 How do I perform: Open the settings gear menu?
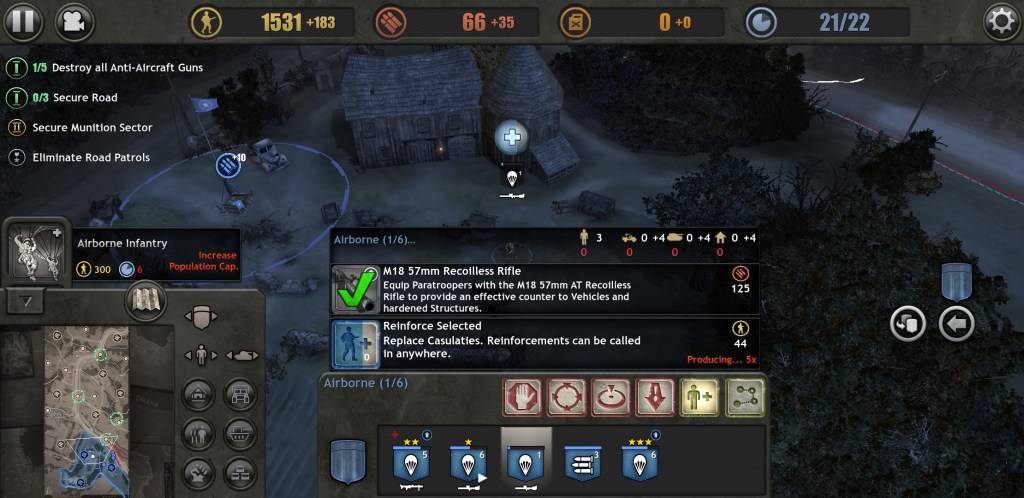(x=1001, y=21)
